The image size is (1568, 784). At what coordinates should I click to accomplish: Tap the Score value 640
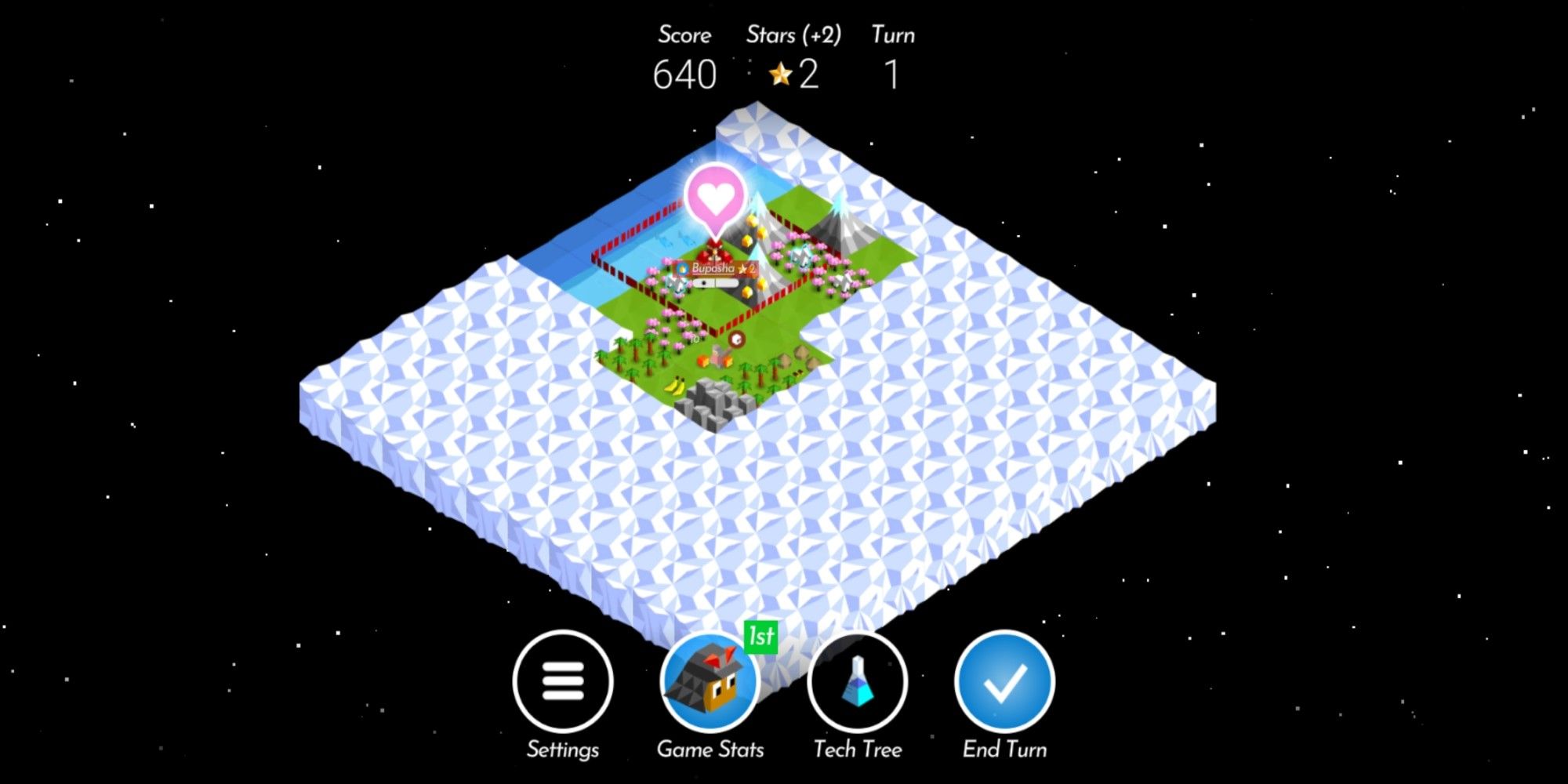click(684, 74)
